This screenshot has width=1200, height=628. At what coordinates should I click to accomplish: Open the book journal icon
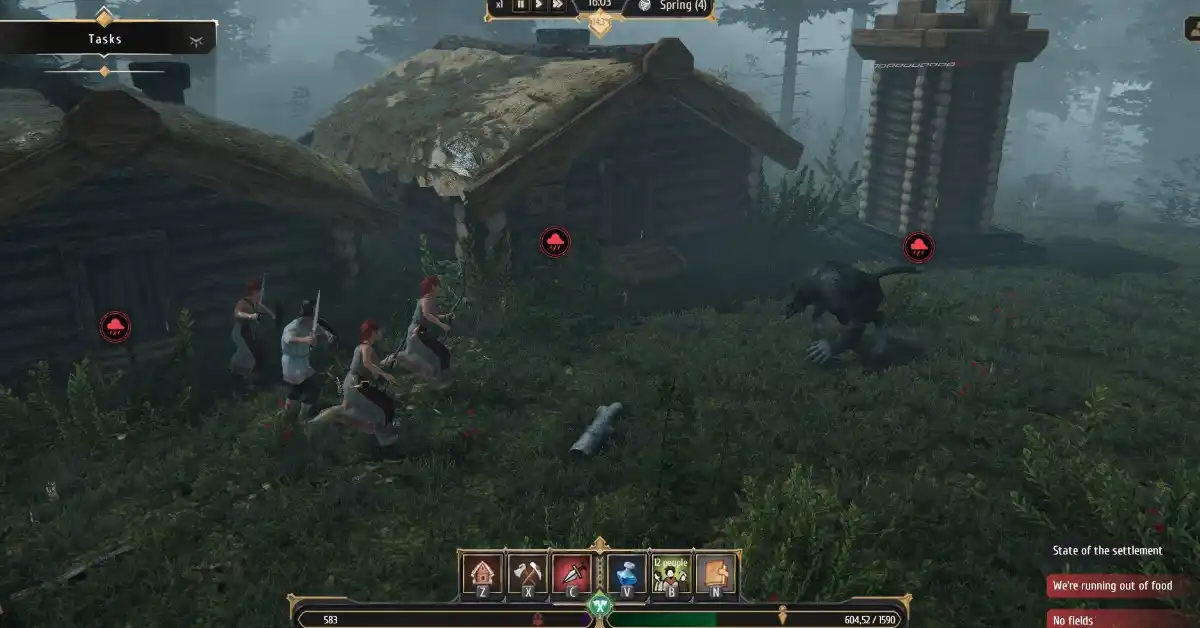click(716, 574)
